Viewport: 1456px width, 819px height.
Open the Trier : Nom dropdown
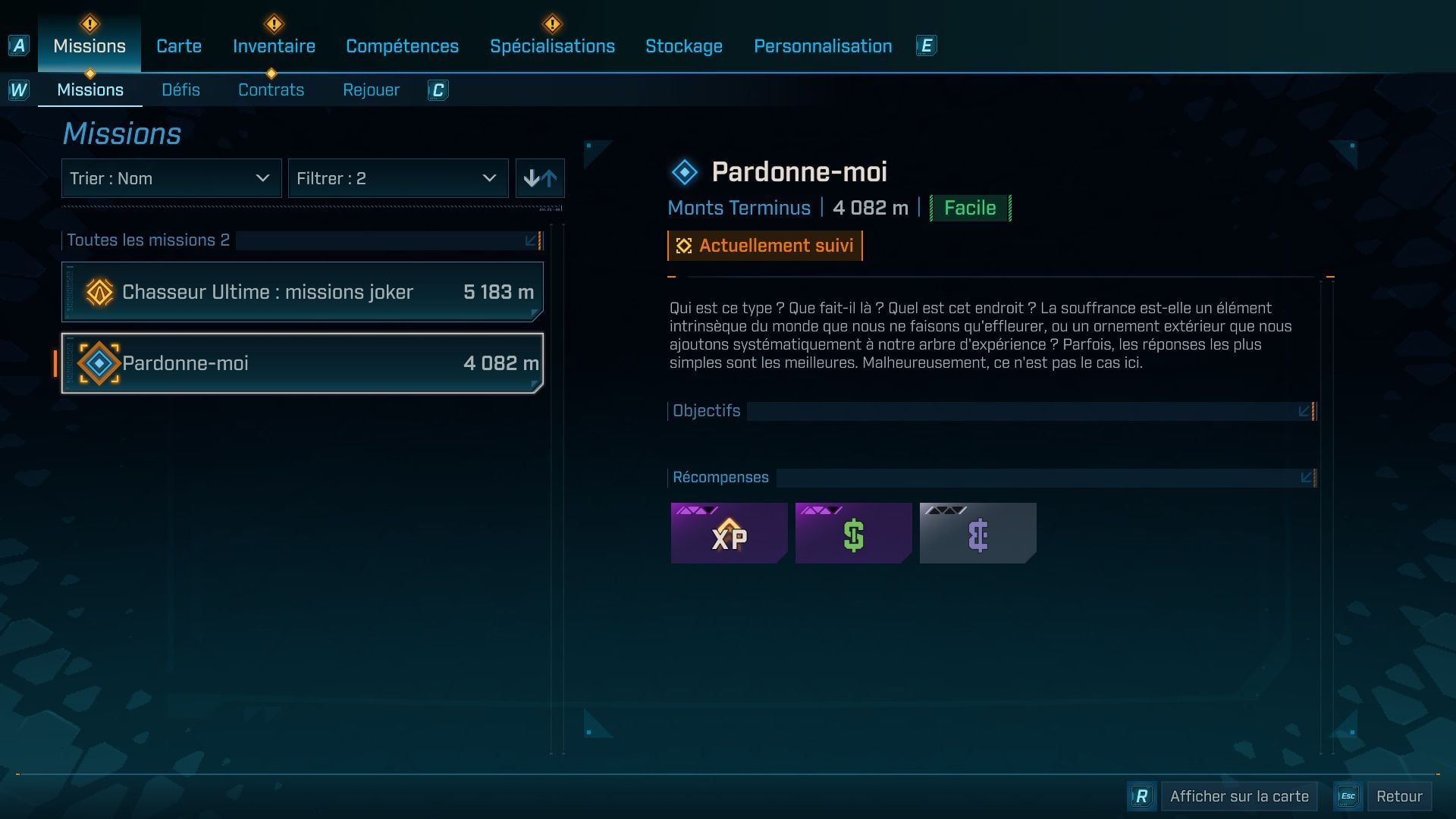coord(171,178)
